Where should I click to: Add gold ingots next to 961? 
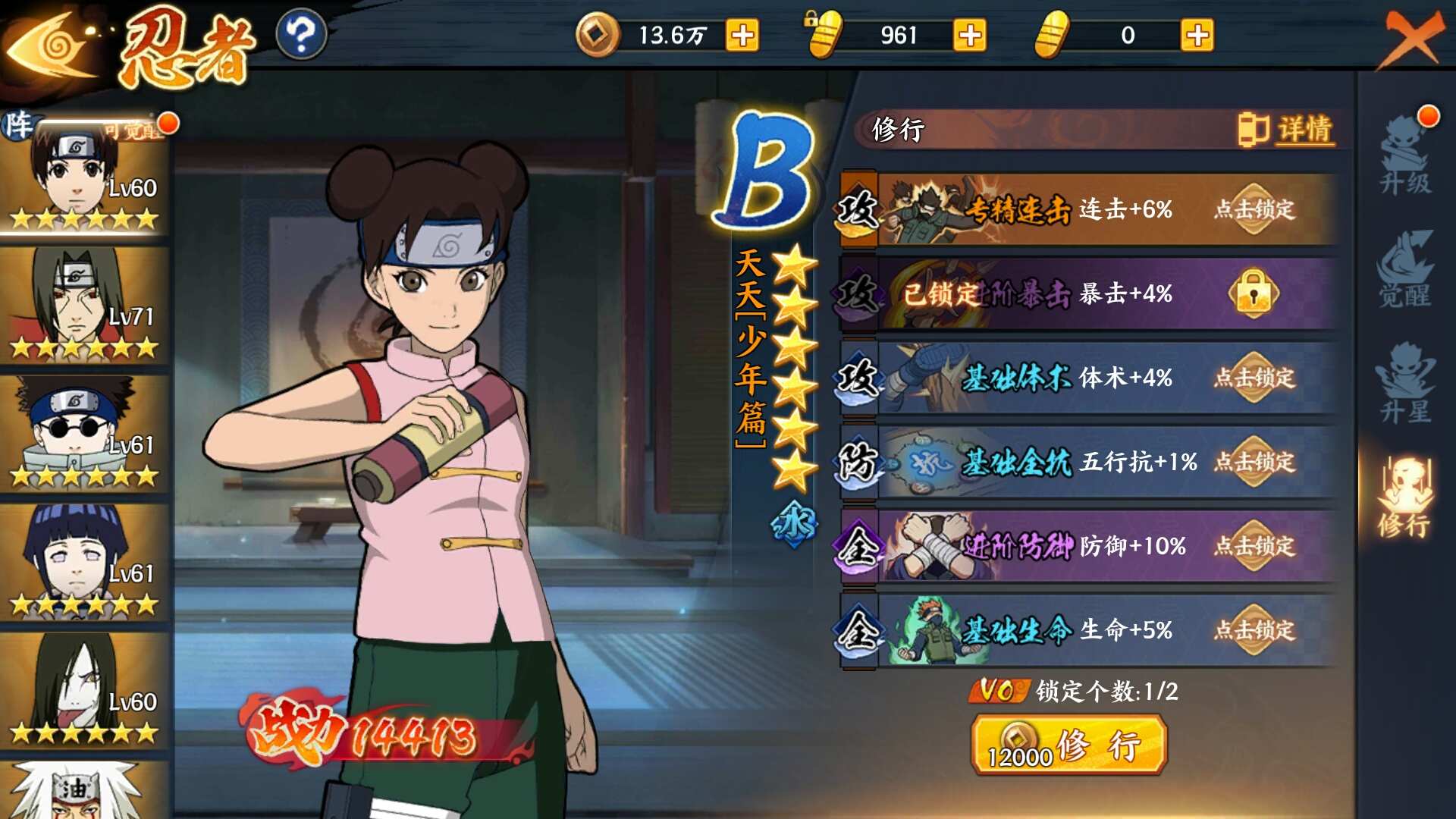[x=970, y=35]
